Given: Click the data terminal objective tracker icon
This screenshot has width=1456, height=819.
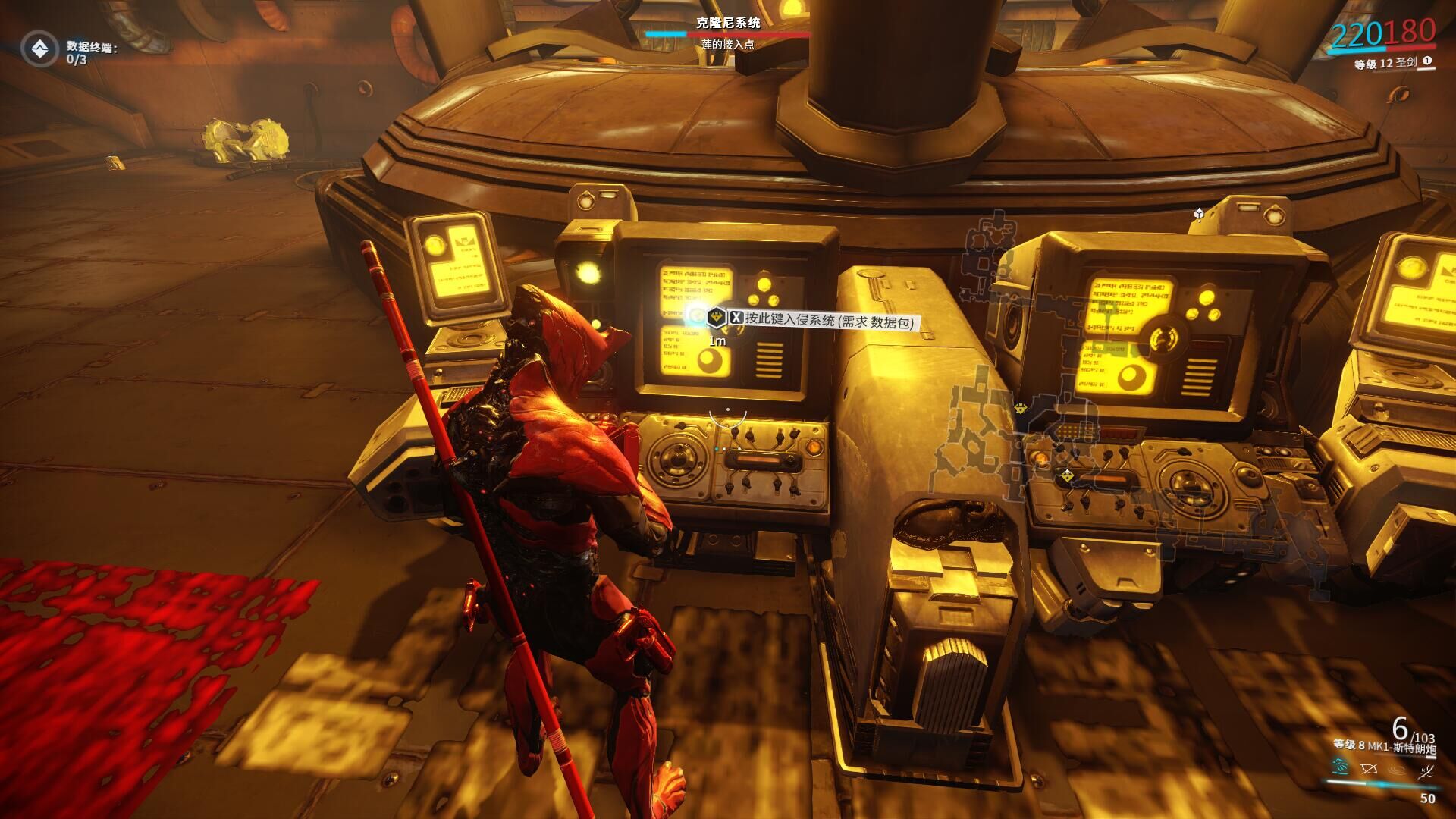Looking at the screenshot, I should 39,49.
